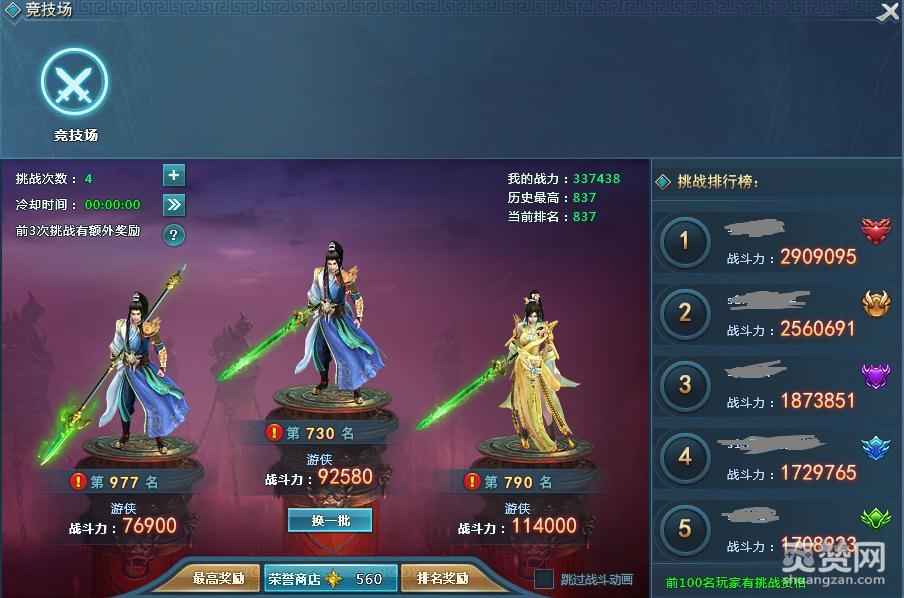Select the rank 1 leaderboard row

pos(775,242)
